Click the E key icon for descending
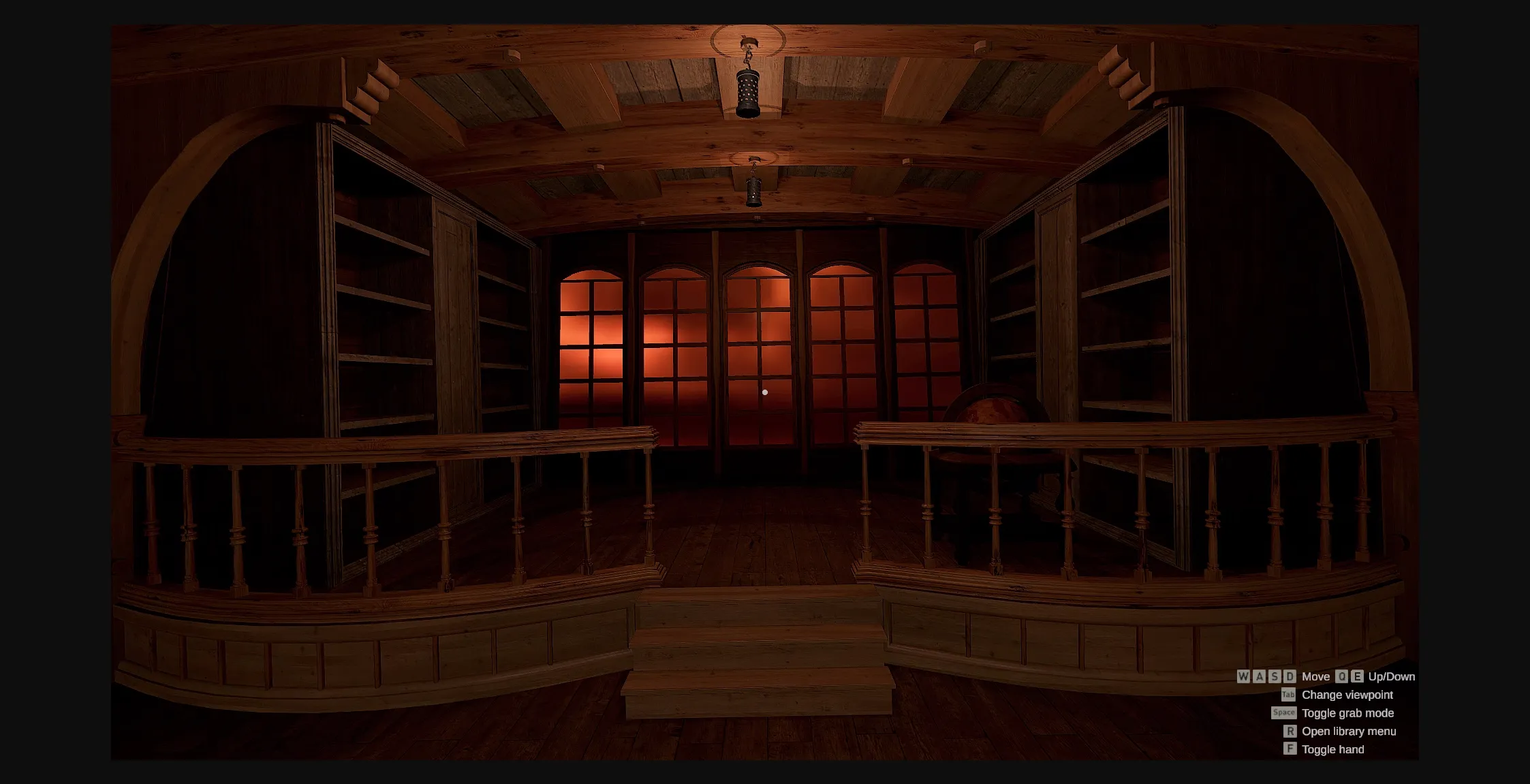The height and width of the screenshot is (784, 1530). [x=1357, y=677]
